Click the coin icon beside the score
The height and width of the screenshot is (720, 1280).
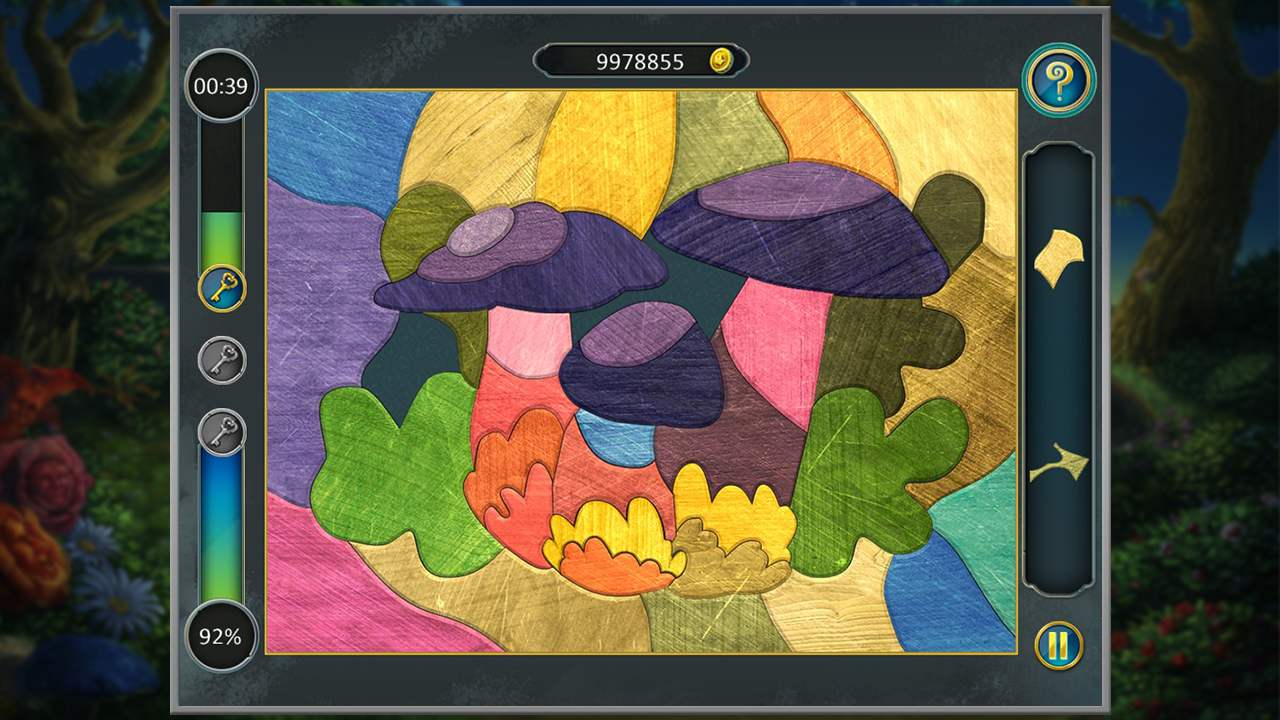(x=719, y=60)
